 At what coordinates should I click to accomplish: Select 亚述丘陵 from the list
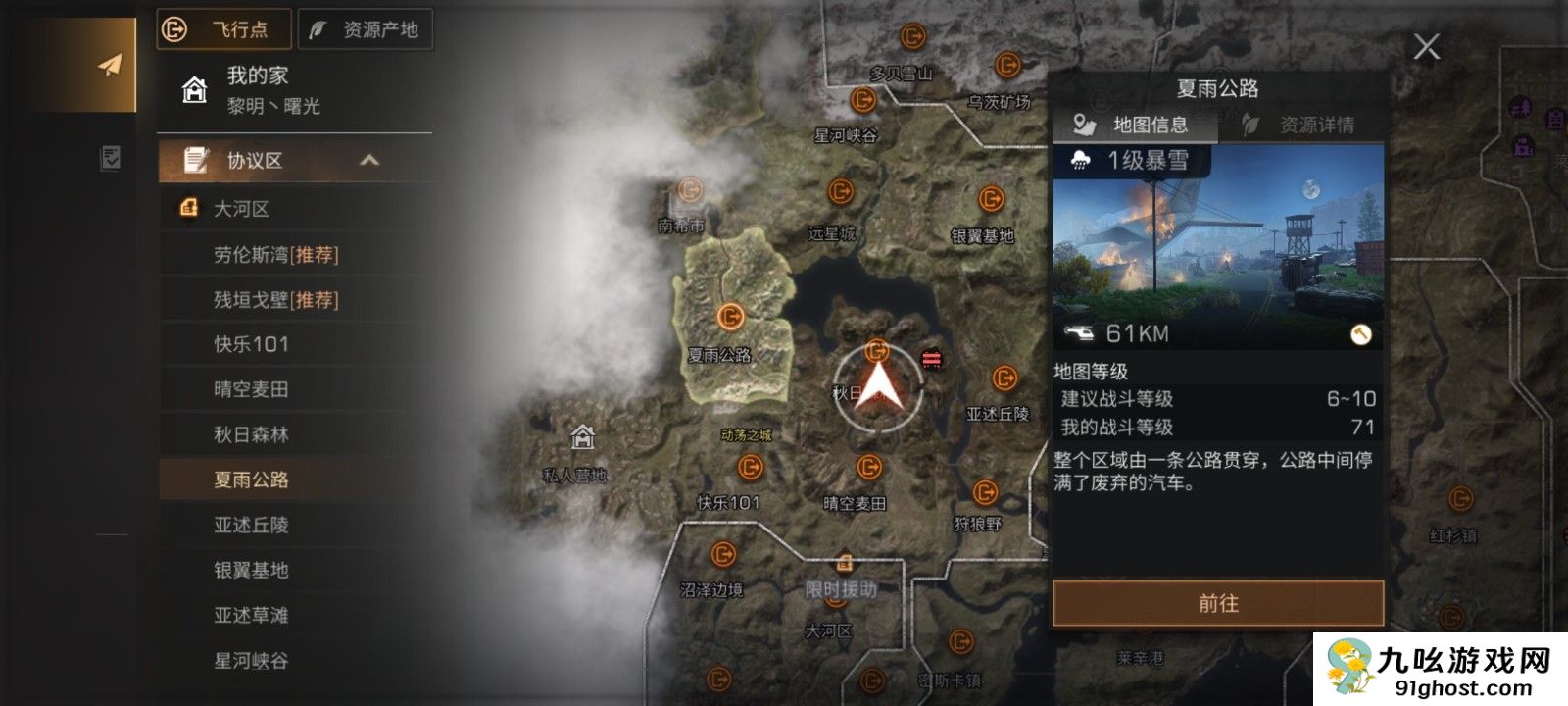[251, 525]
